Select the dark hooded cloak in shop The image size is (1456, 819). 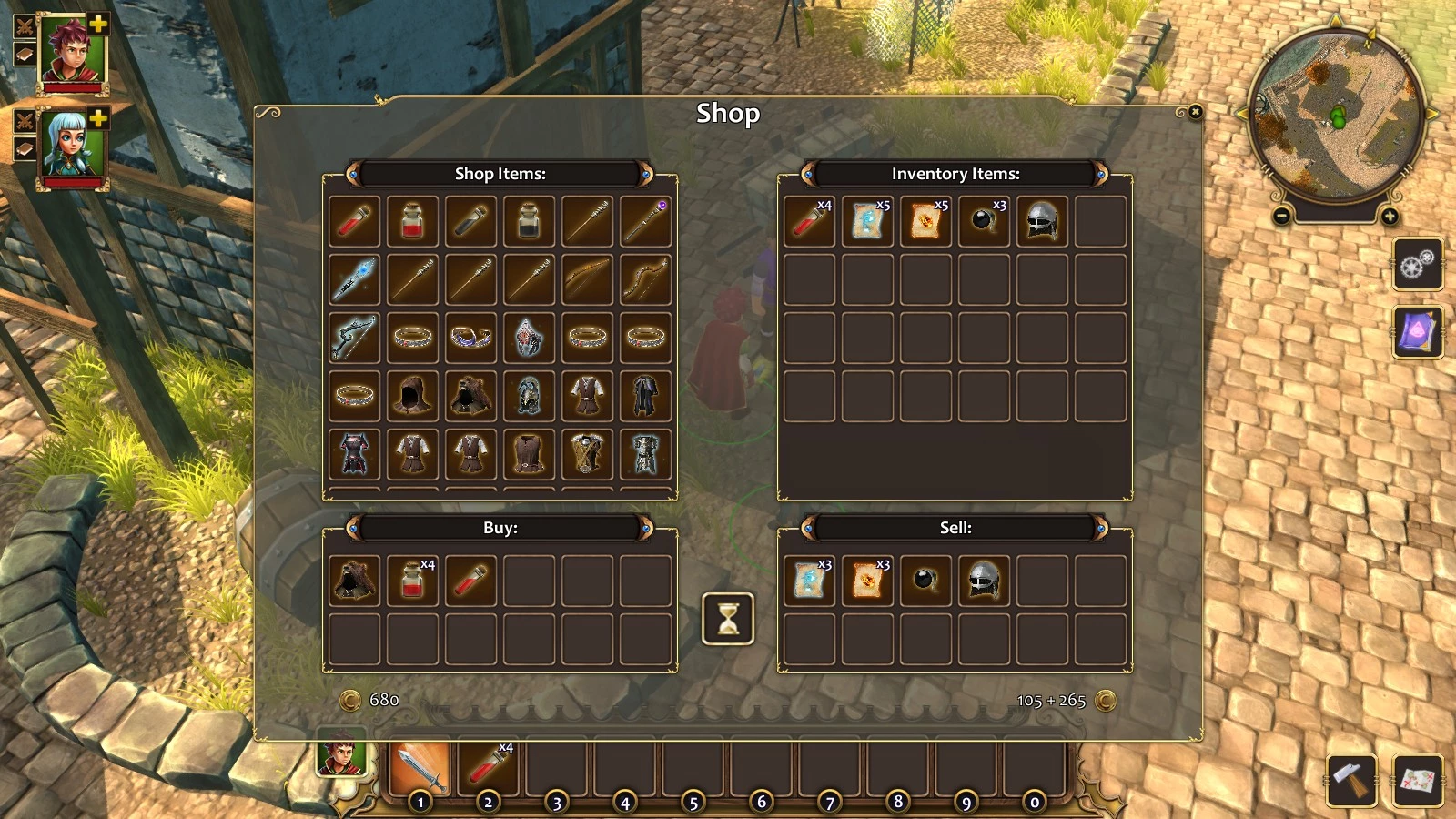[412, 396]
